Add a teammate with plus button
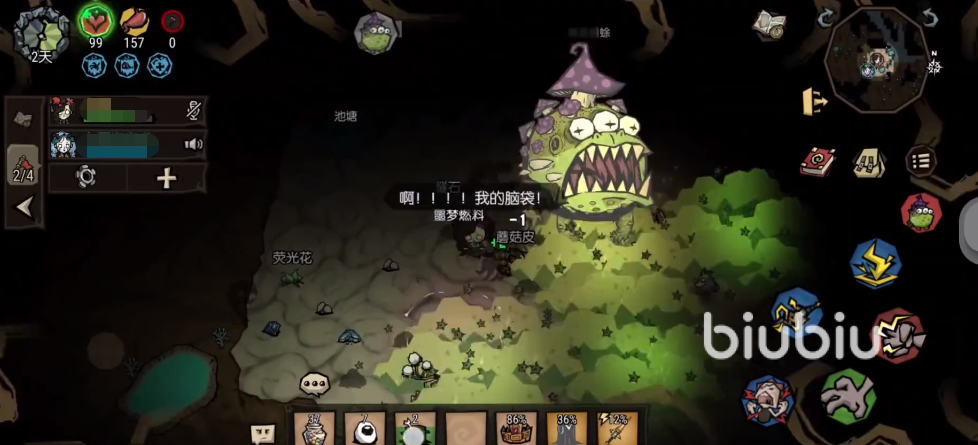Image resolution: width=978 pixels, height=445 pixels. click(x=166, y=178)
